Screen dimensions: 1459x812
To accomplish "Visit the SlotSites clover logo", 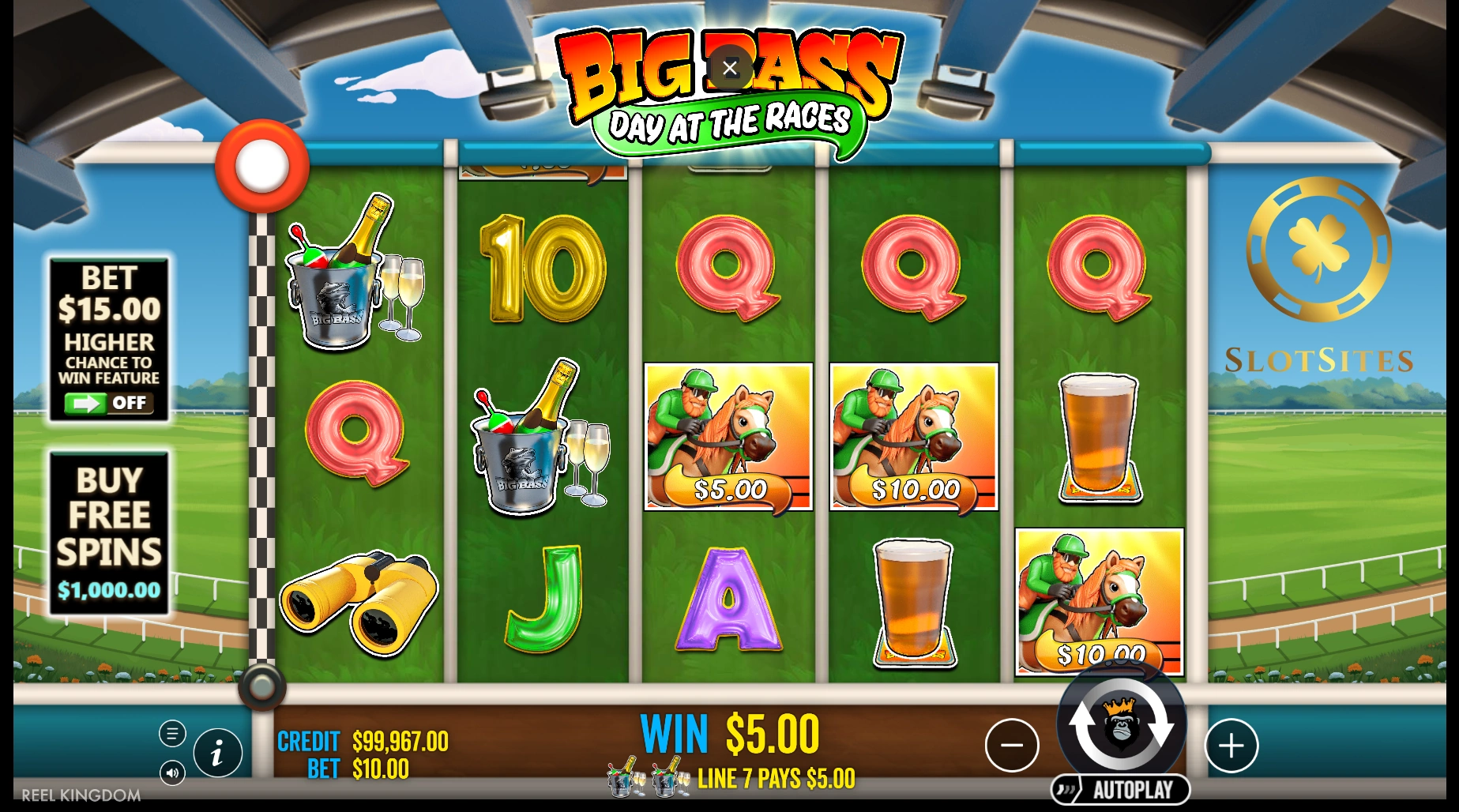I will (1318, 250).
